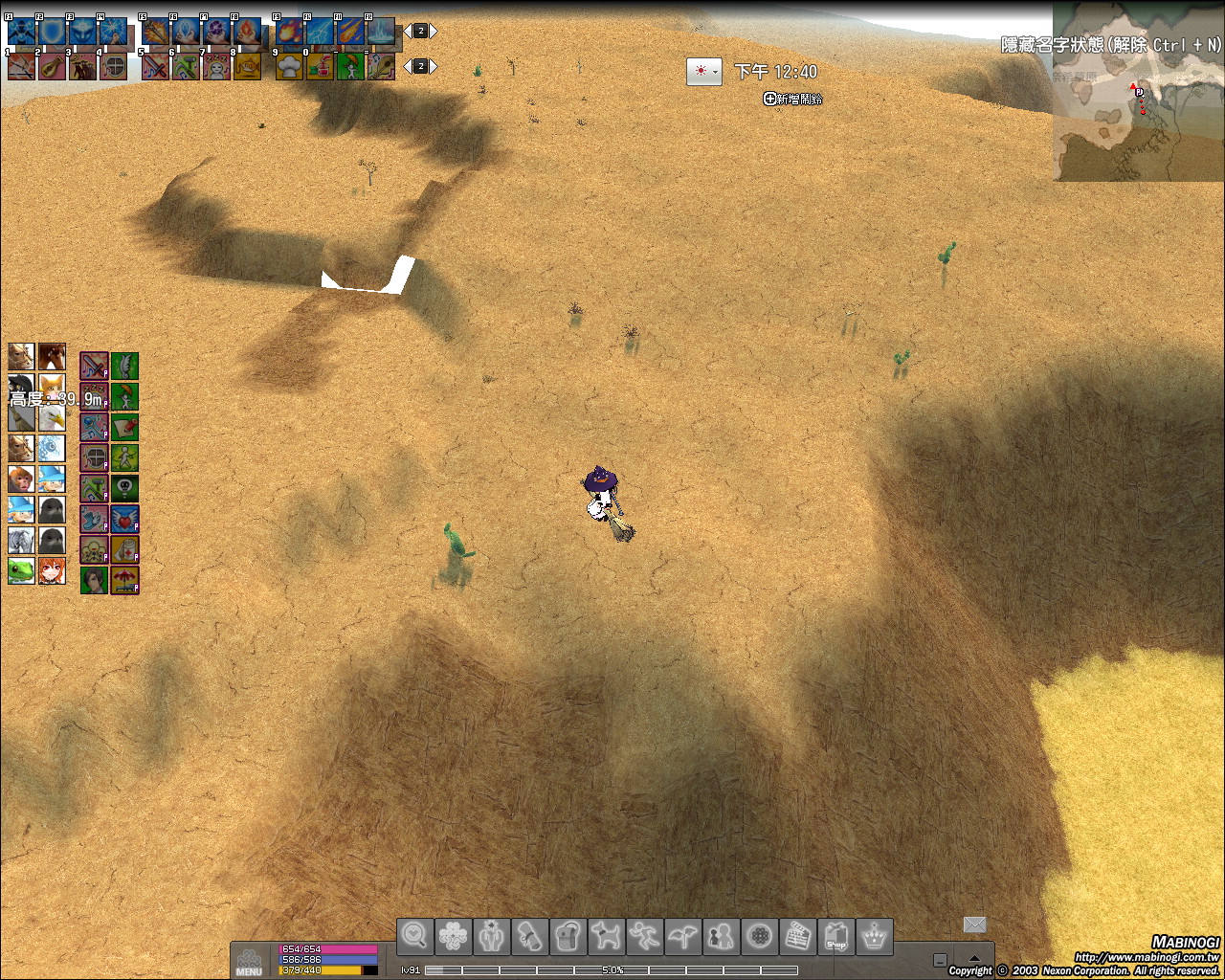Viewport: 1225px width, 980px height.
Task: Activate the F2 mana shield skill
Action: point(52,32)
